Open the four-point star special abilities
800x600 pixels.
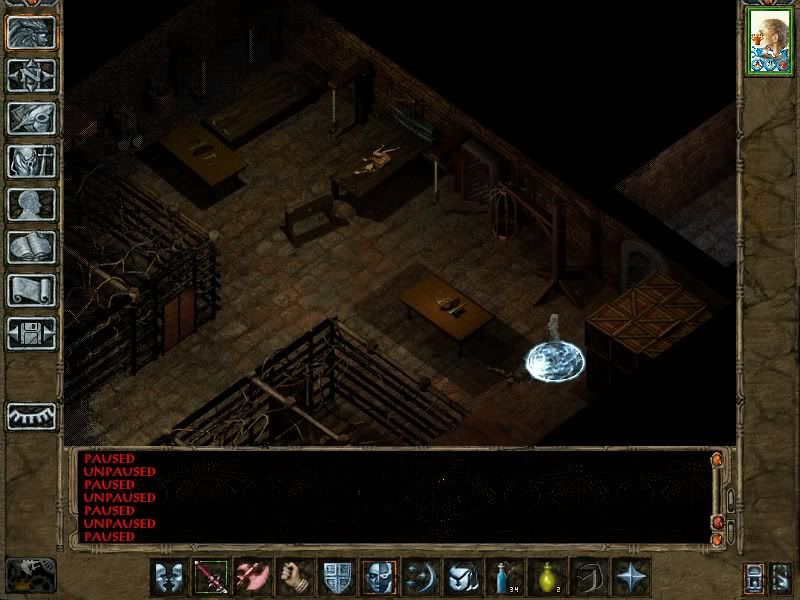631,578
